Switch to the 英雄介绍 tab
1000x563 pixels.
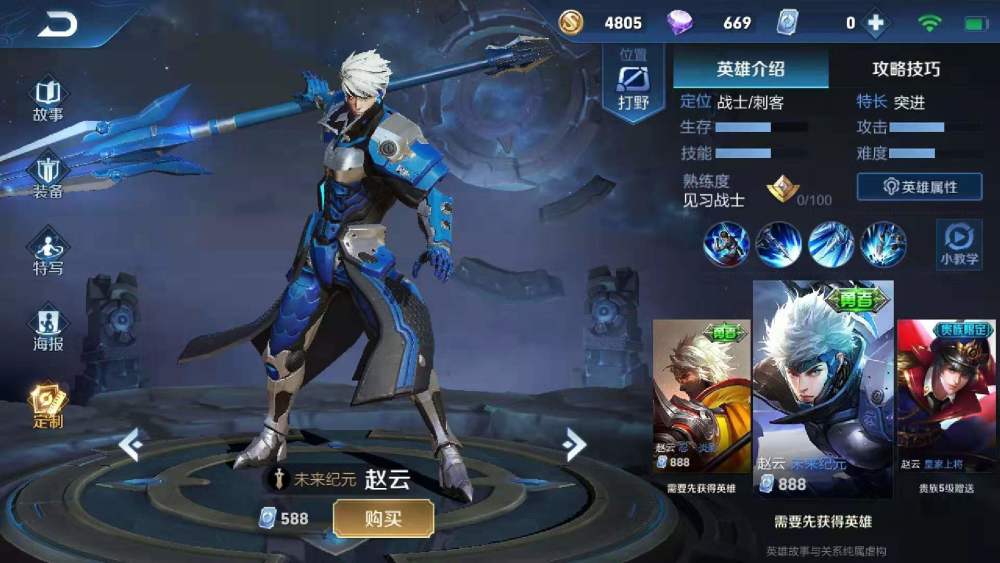(750, 69)
